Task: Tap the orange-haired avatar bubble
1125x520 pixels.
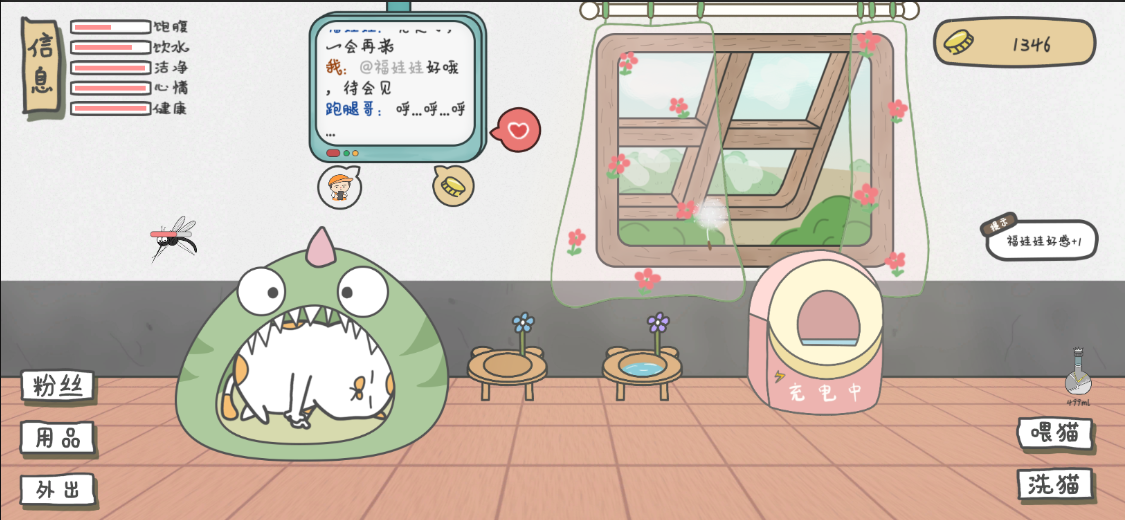Action: pyautogui.click(x=340, y=187)
